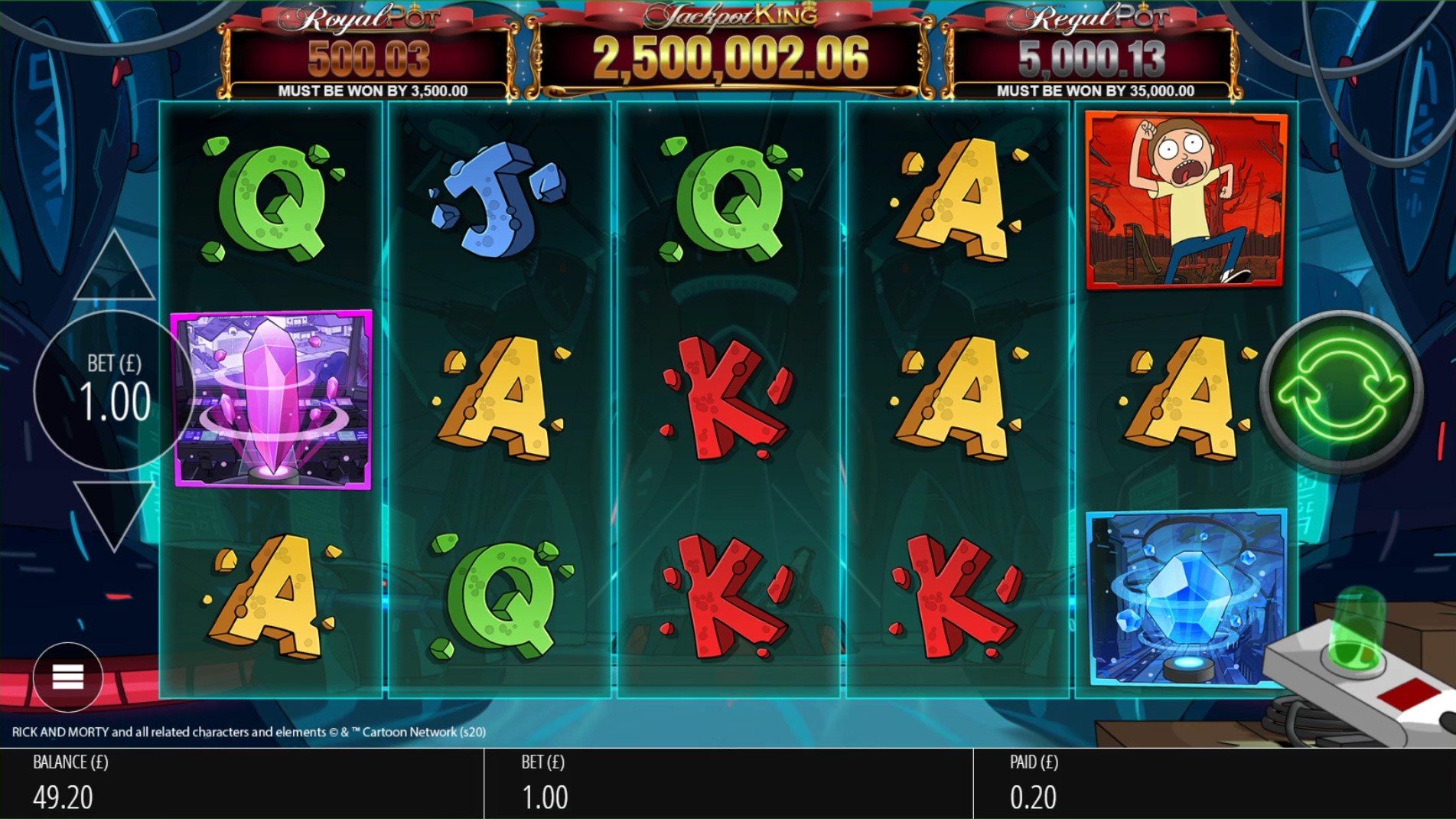1456x819 pixels.
Task: Open the hamburger menu
Action: click(67, 677)
